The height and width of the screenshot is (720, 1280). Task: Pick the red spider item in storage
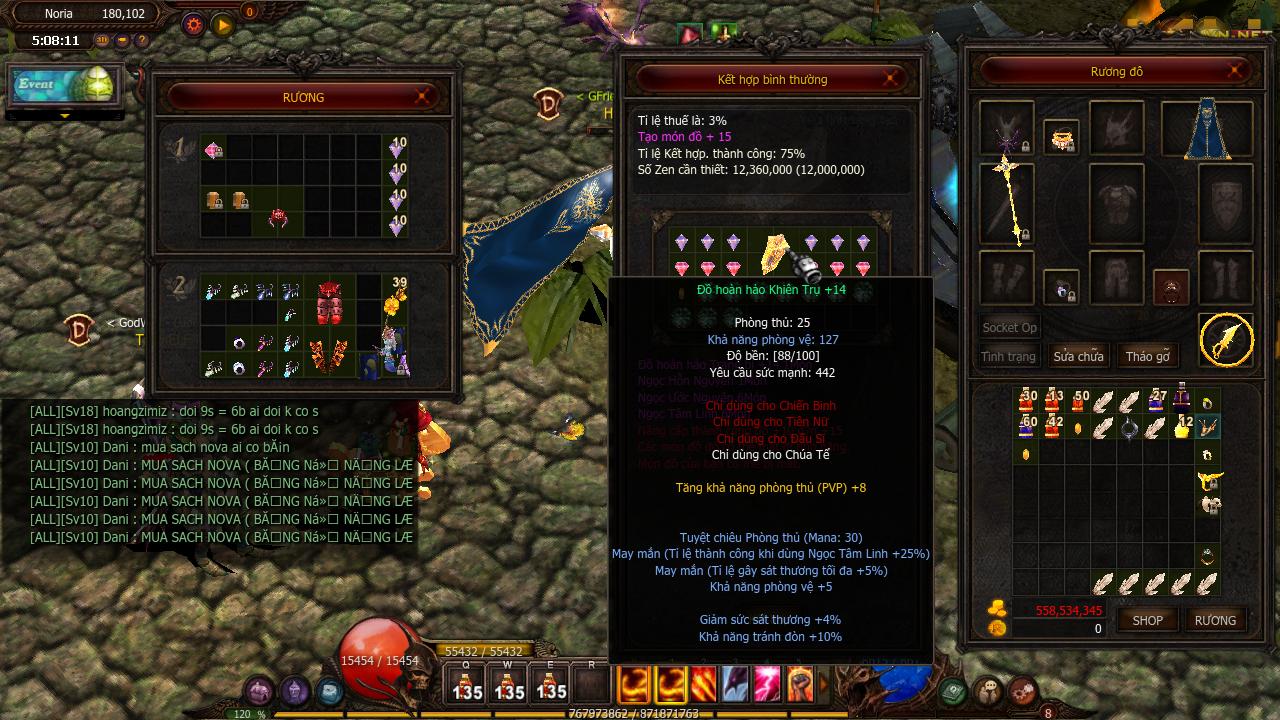pyautogui.click(x=278, y=218)
